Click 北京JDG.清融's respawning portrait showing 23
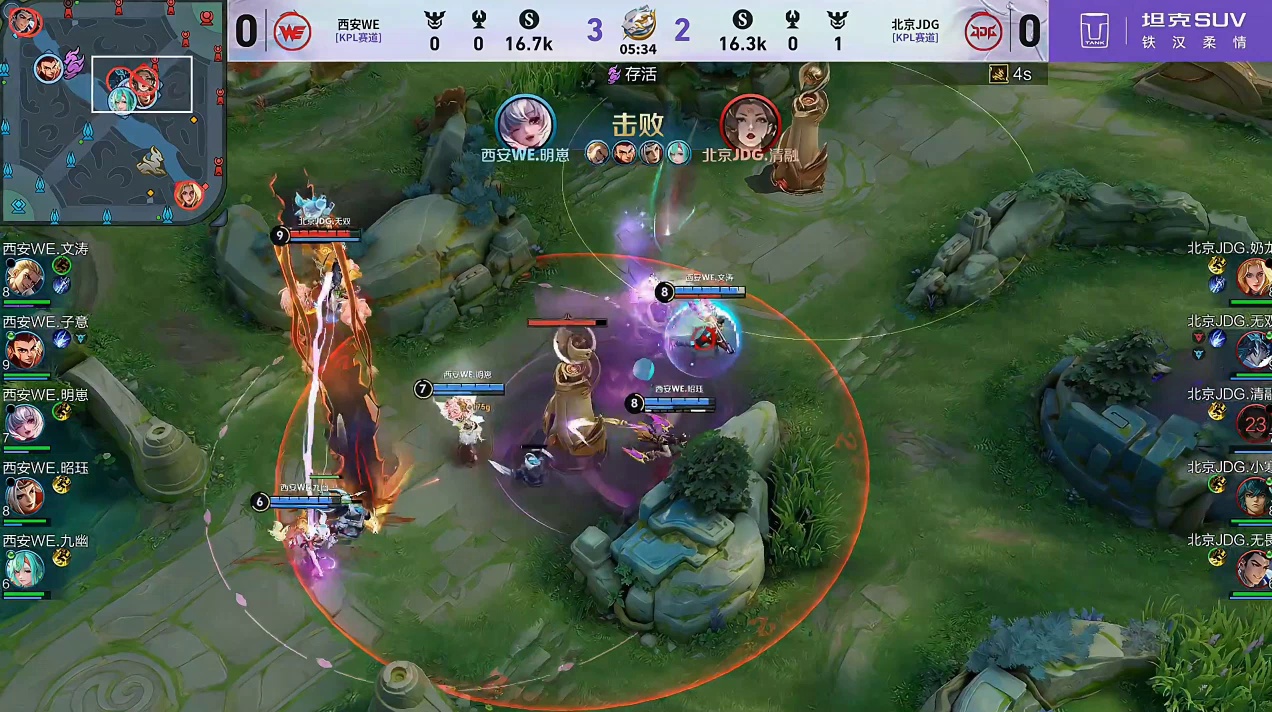 tap(1254, 423)
